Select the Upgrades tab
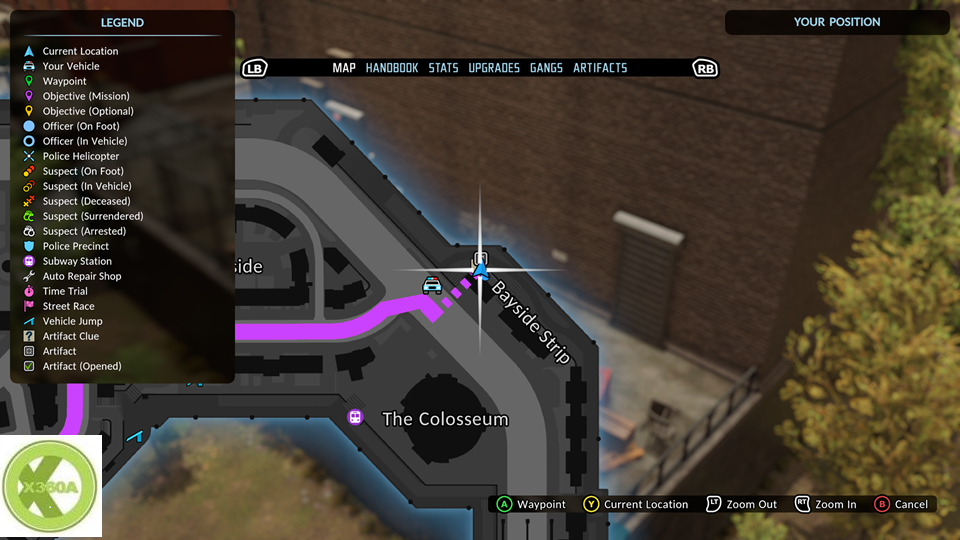Viewport: 960px width, 540px height. click(x=494, y=68)
